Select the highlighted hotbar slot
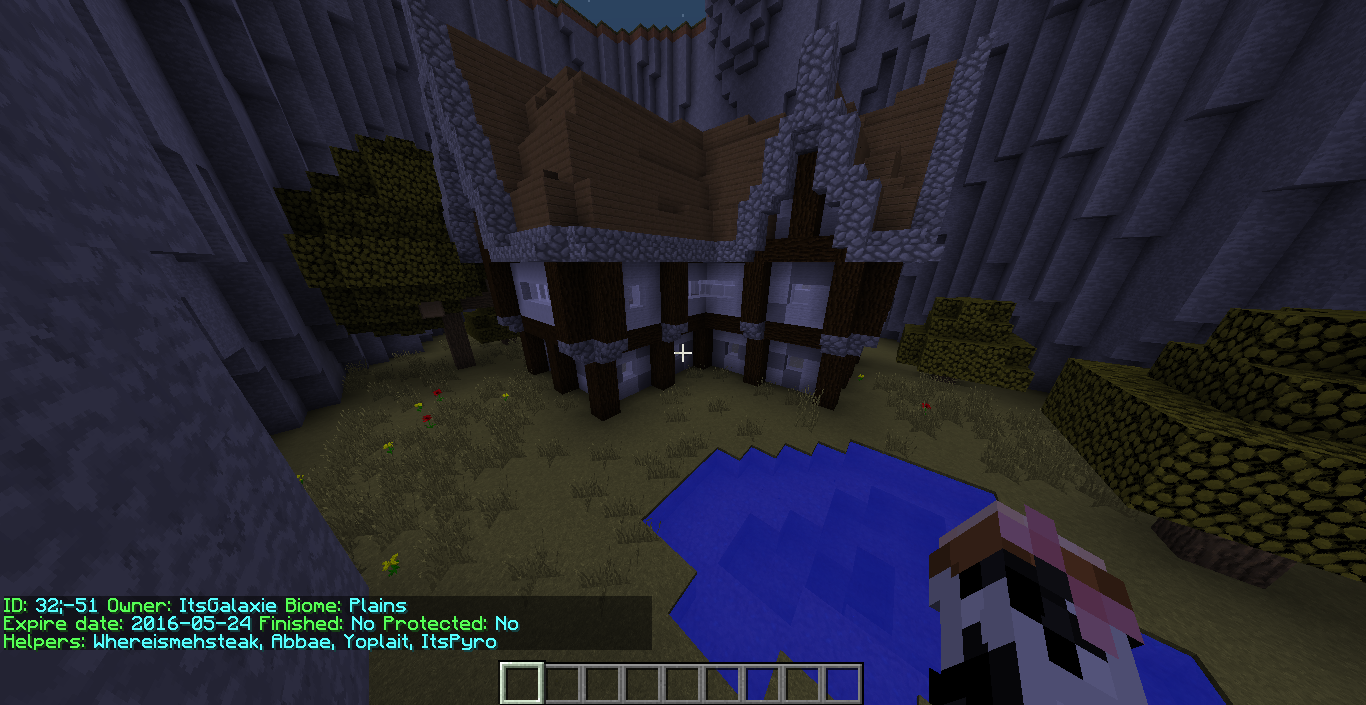Screen dimensions: 1366x705 (x=522, y=684)
